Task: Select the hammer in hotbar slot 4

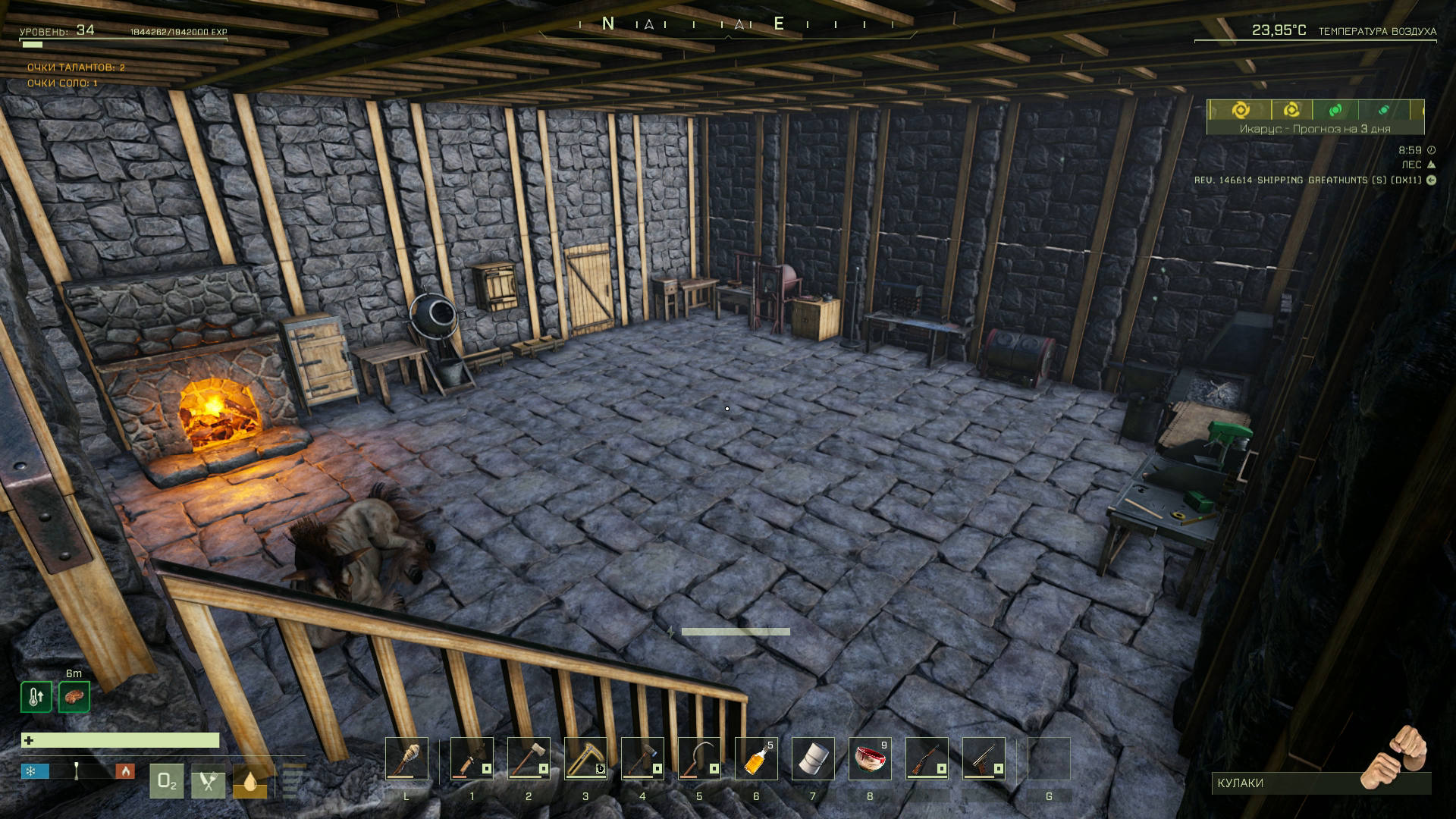Action: click(642, 758)
